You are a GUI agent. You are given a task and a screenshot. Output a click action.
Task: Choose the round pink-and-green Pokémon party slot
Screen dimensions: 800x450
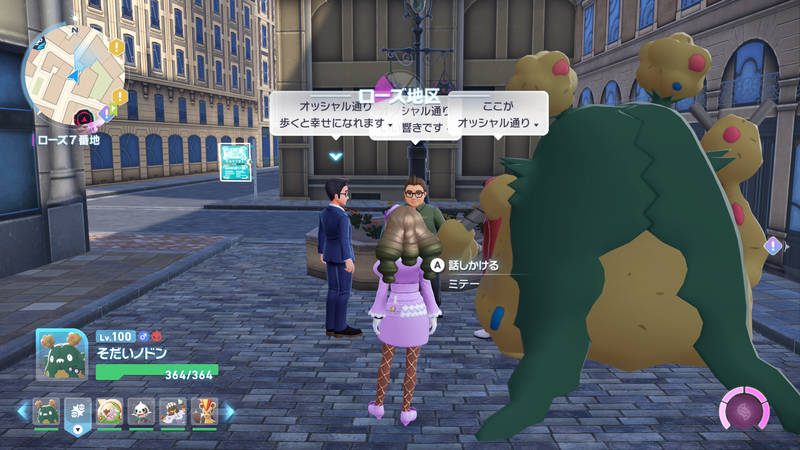coord(110,410)
